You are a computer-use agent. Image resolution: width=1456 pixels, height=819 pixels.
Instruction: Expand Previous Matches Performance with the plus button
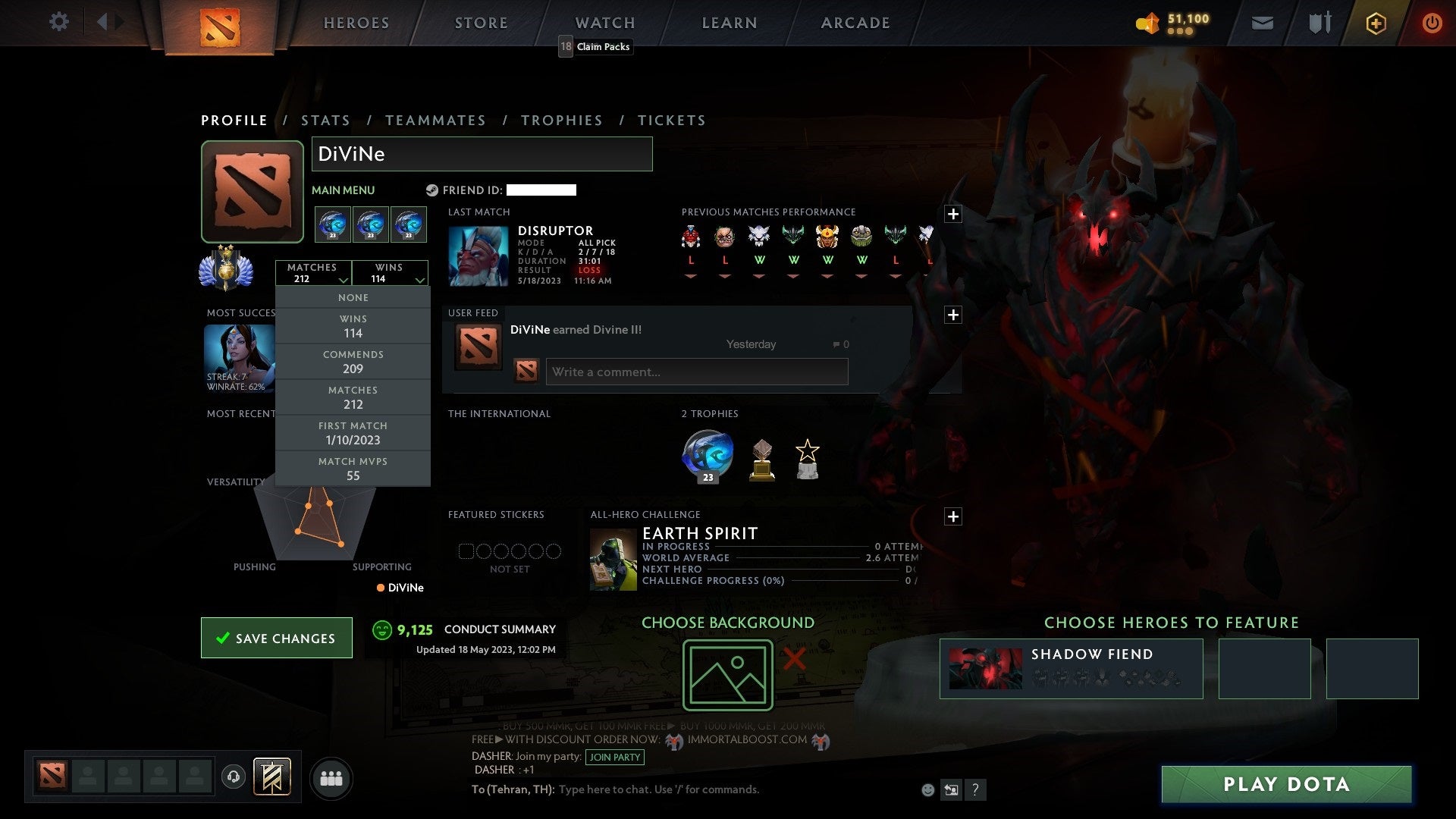954,215
